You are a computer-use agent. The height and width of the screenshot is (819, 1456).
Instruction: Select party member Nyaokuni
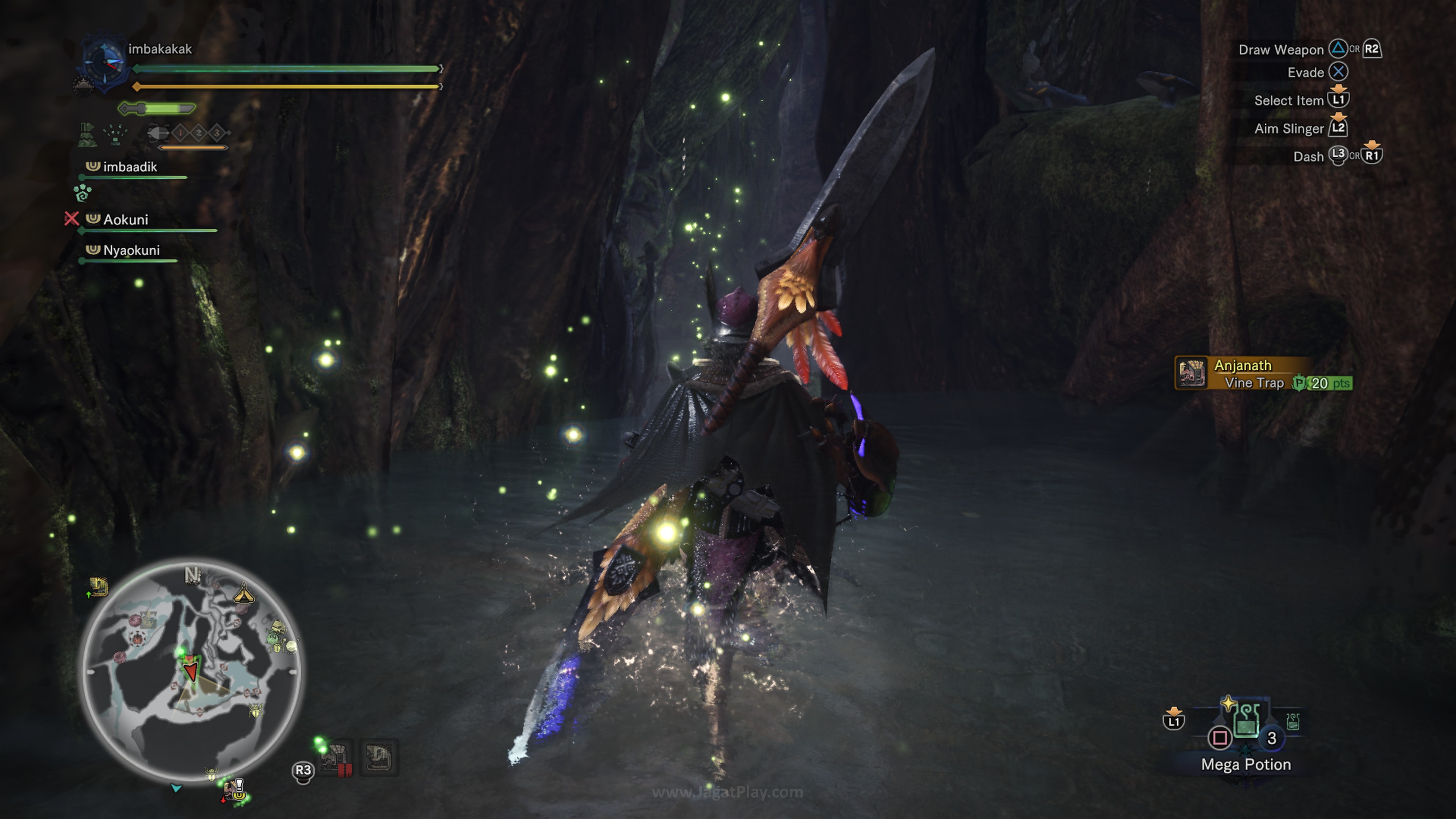[x=130, y=250]
